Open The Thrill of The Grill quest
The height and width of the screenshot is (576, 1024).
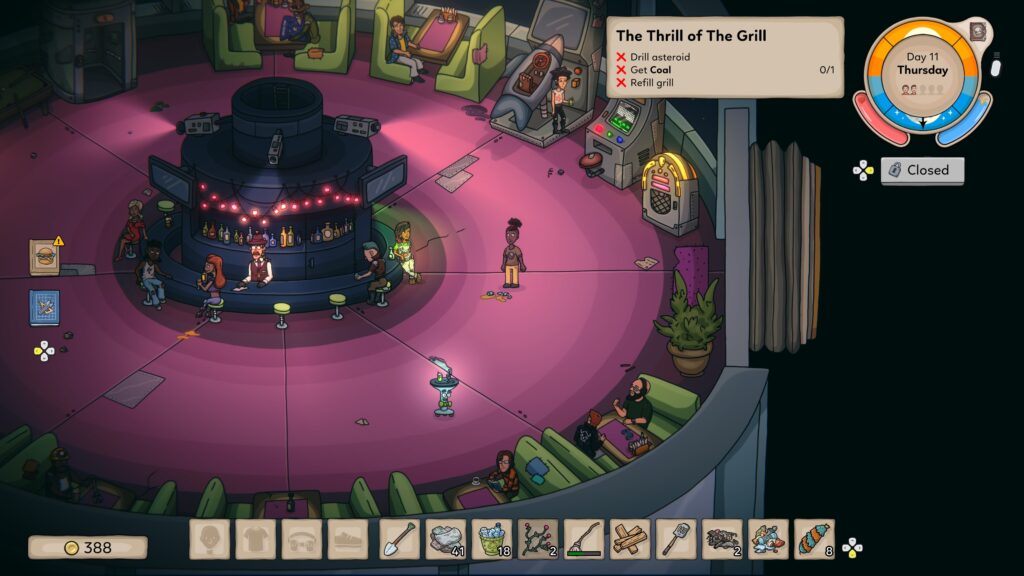725,56
